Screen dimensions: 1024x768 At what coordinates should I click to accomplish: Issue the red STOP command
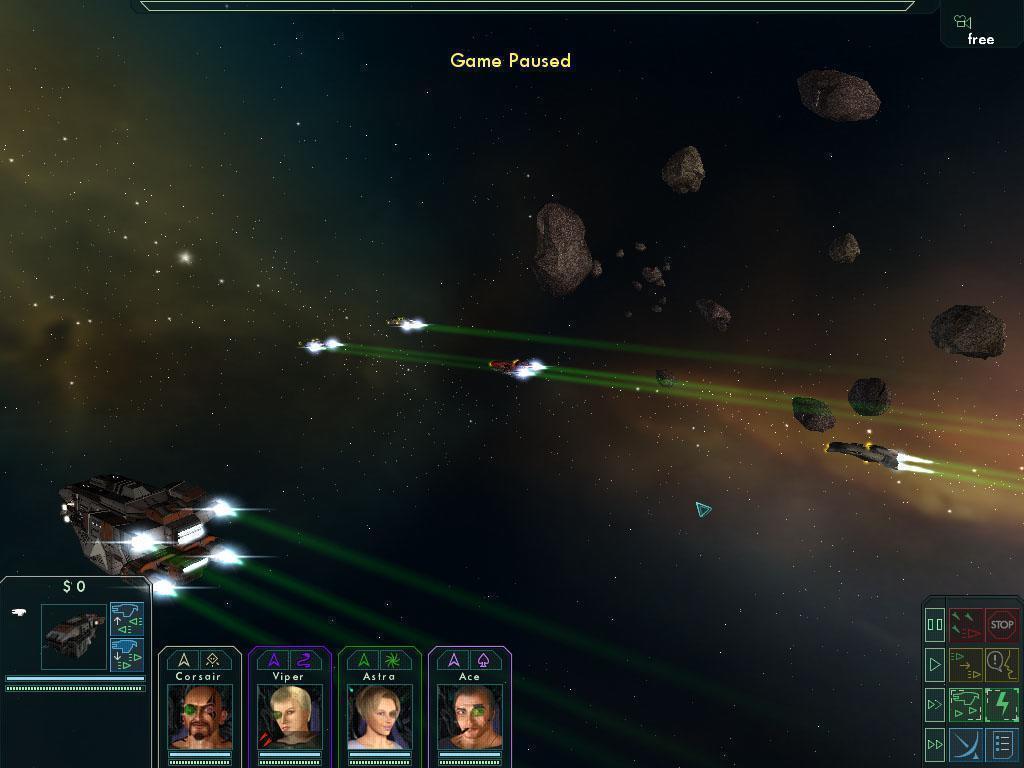1001,625
